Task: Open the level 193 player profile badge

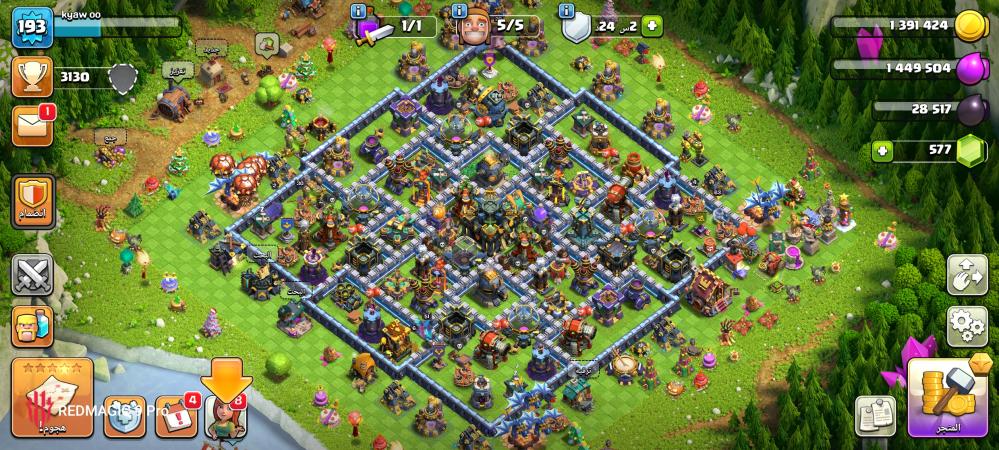Action: point(32,28)
